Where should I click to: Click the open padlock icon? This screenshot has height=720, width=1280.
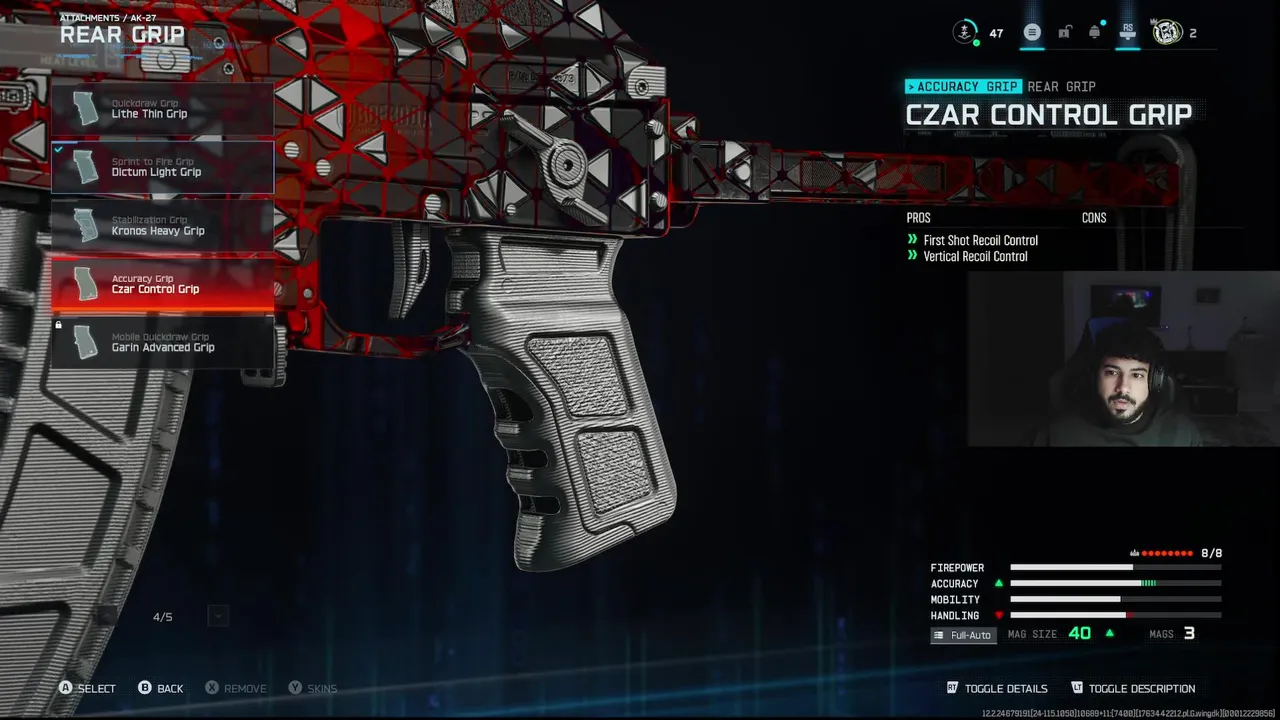click(1064, 33)
